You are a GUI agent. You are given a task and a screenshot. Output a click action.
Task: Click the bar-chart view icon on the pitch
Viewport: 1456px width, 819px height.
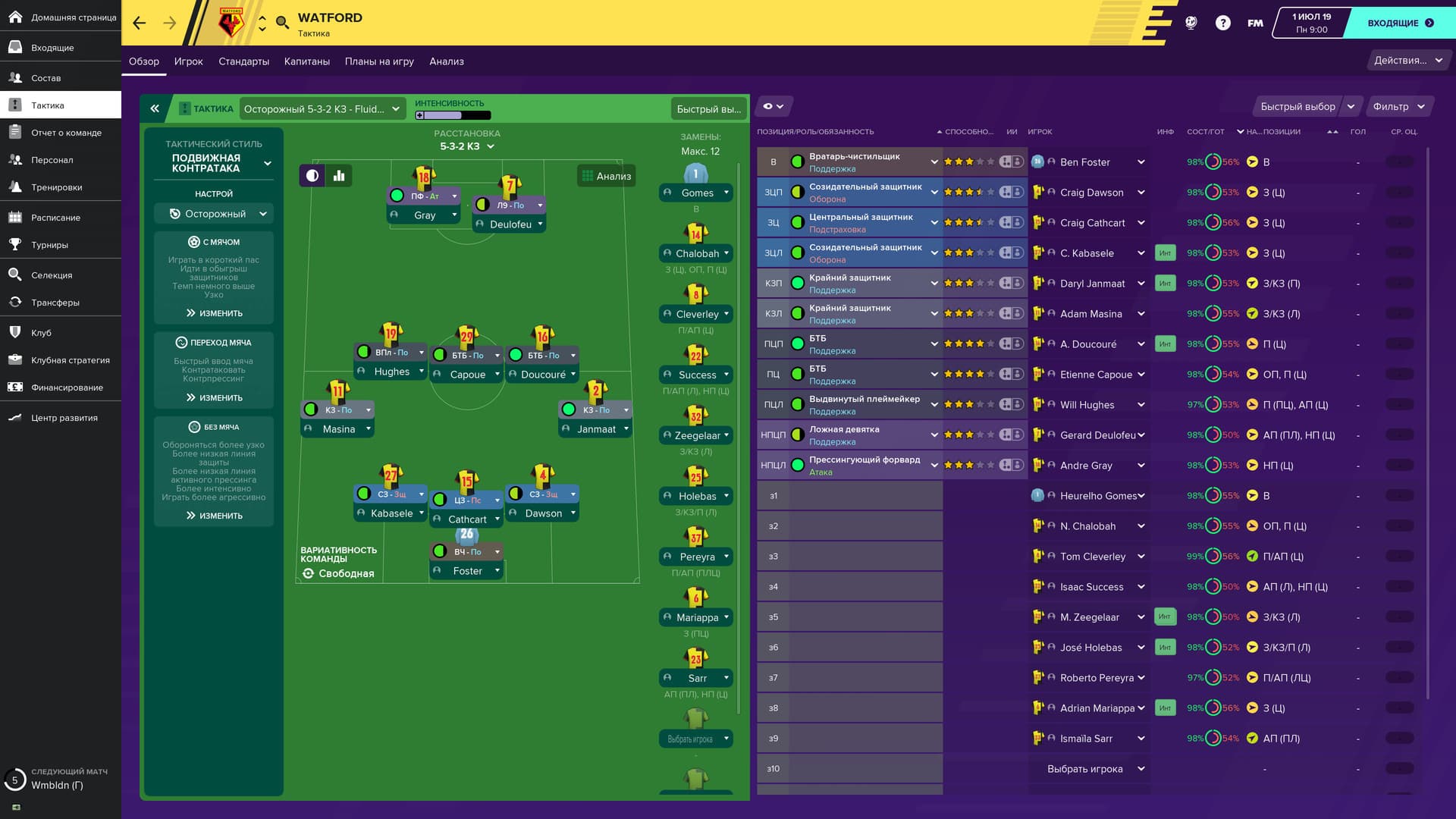pos(338,175)
